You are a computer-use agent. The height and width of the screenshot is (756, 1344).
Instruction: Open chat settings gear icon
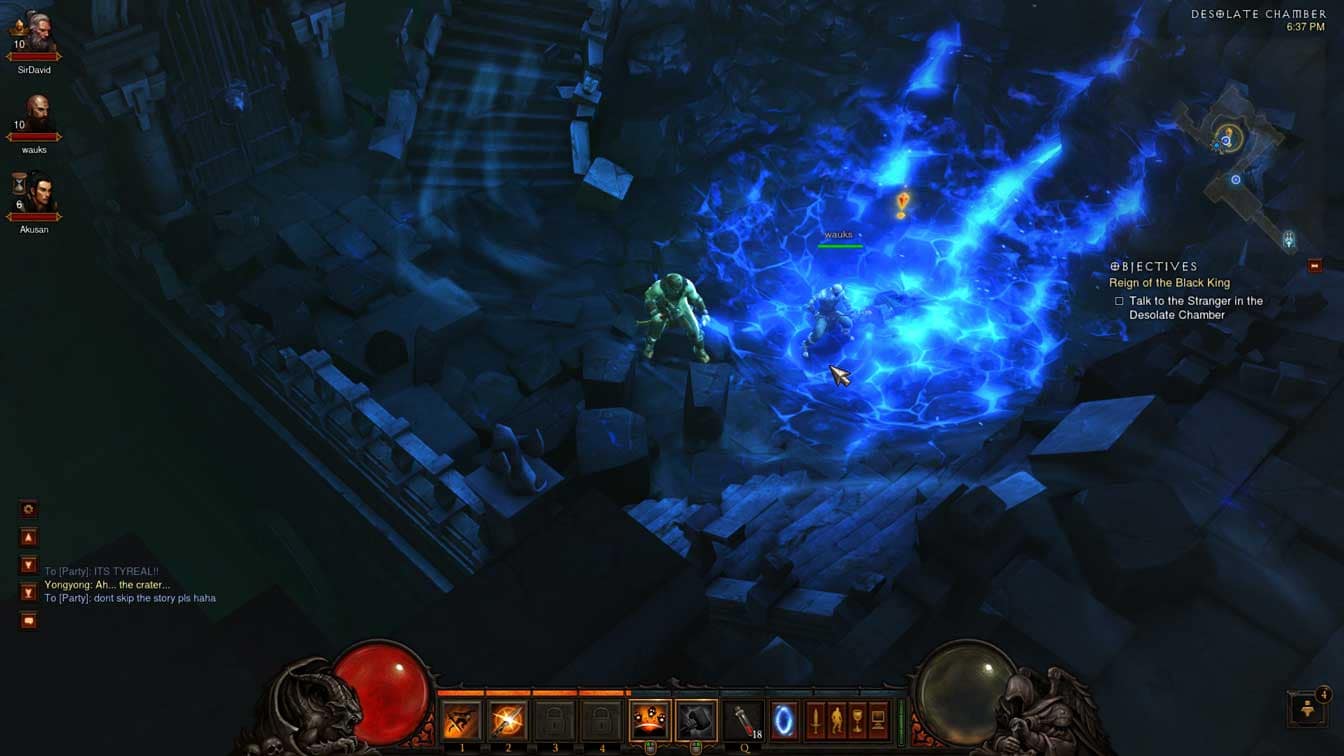pos(29,509)
